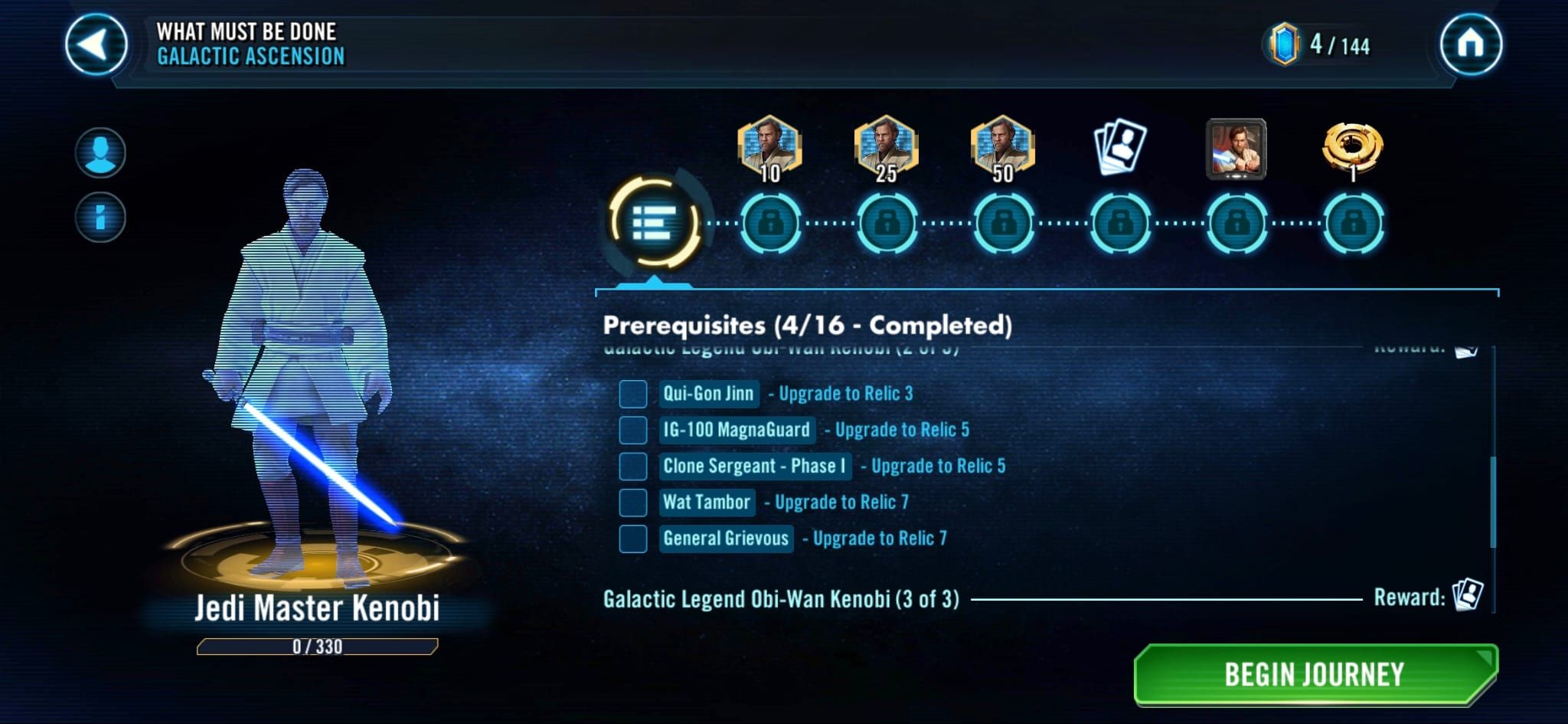The height and width of the screenshot is (724, 1568).
Task: Check the Wat Tambor prerequisite checkbox
Action: point(633,503)
